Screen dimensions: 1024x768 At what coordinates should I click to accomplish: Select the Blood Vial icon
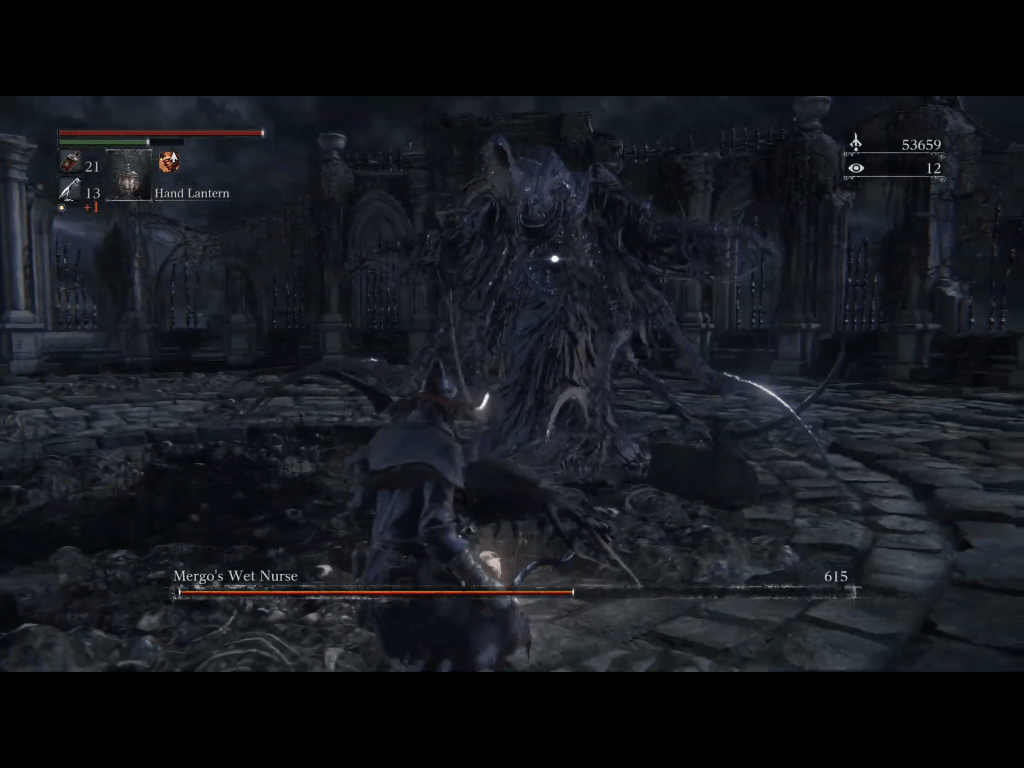point(70,163)
